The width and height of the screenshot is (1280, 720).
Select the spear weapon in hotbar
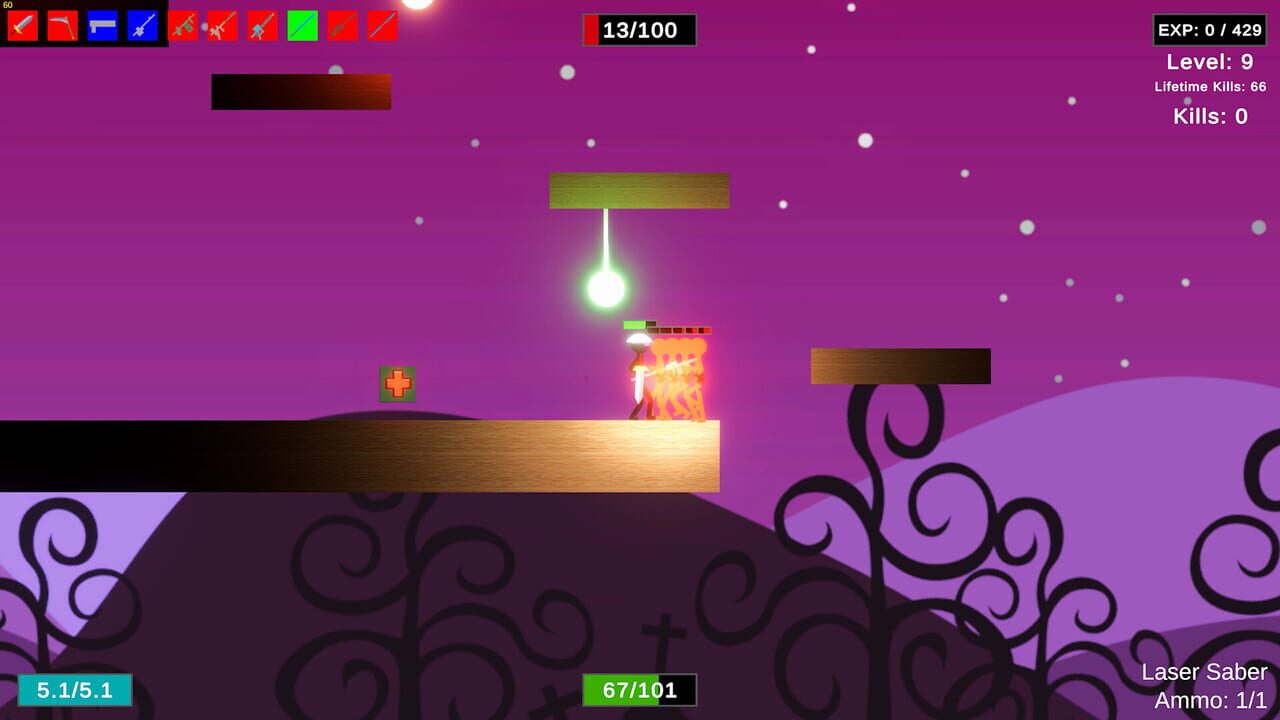pyautogui.click(x=341, y=25)
